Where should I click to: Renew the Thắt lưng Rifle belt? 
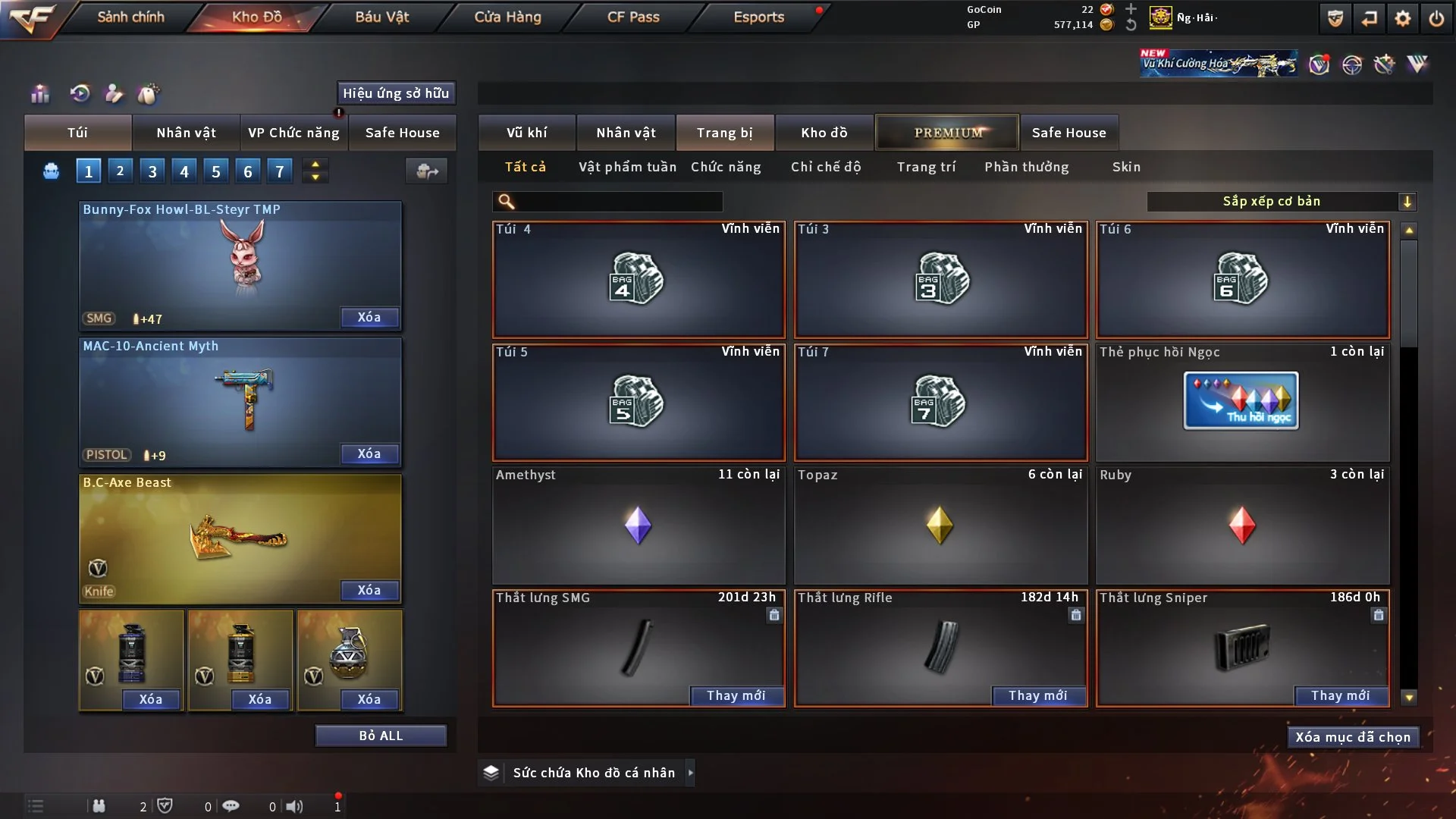click(1037, 695)
